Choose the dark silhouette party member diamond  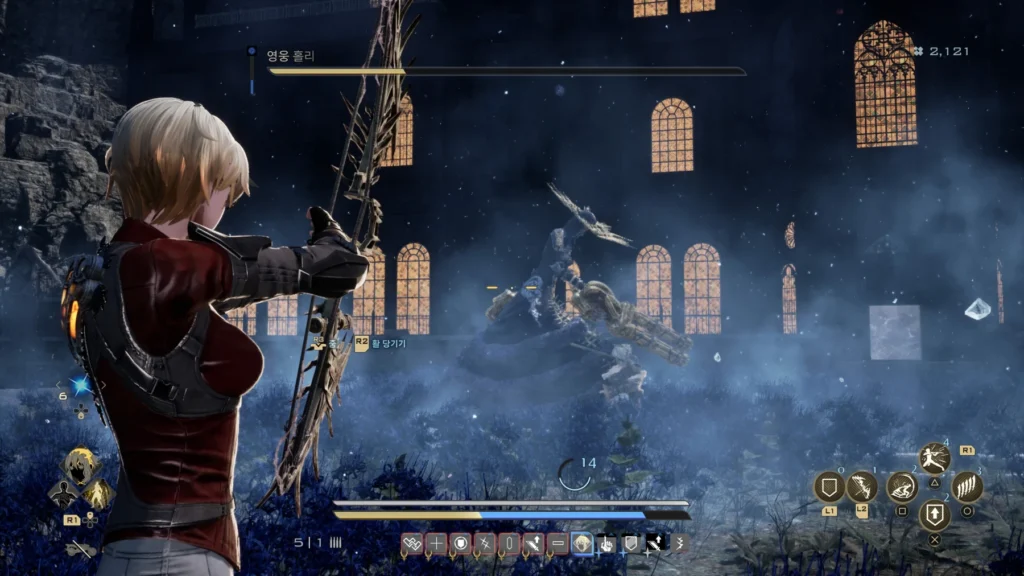tap(64, 493)
